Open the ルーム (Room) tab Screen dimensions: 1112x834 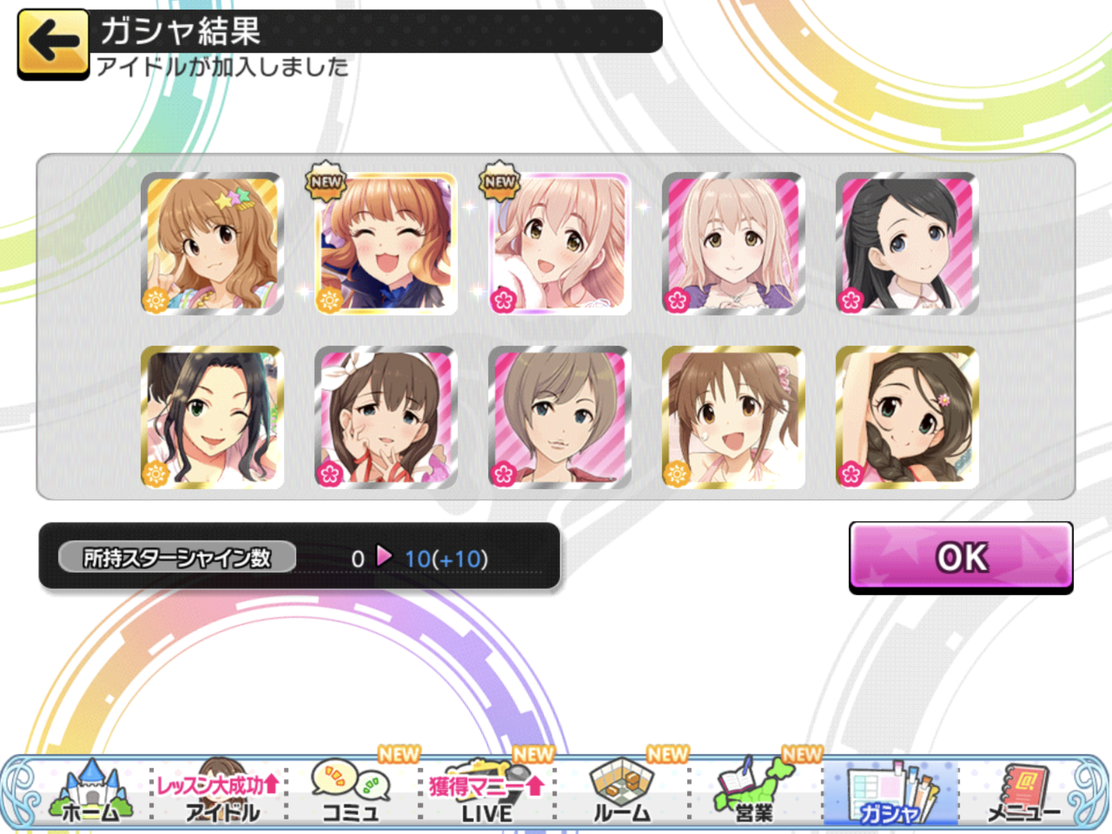[x=620, y=790]
